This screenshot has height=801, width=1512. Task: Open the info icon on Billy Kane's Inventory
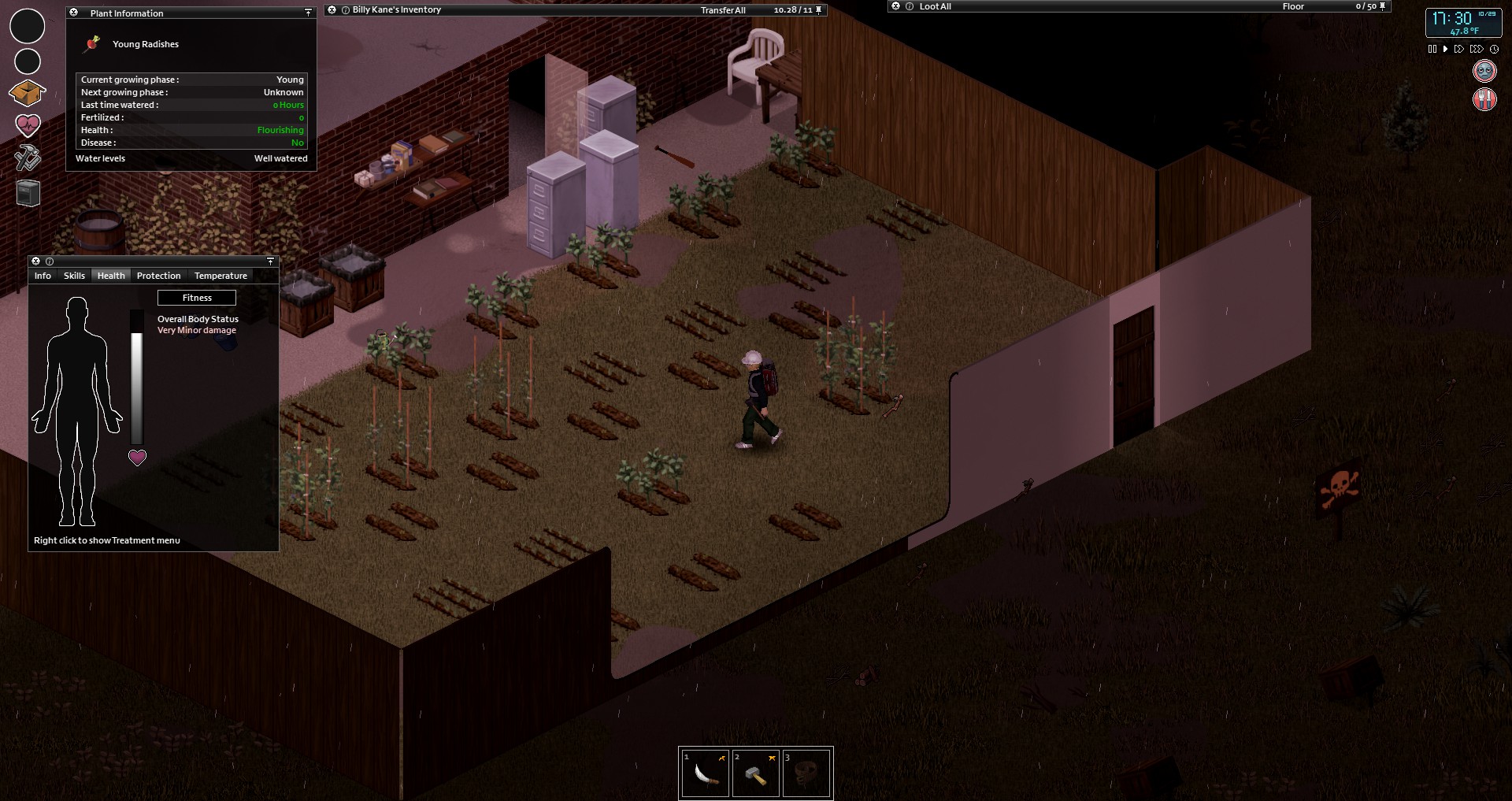pos(345,9)
